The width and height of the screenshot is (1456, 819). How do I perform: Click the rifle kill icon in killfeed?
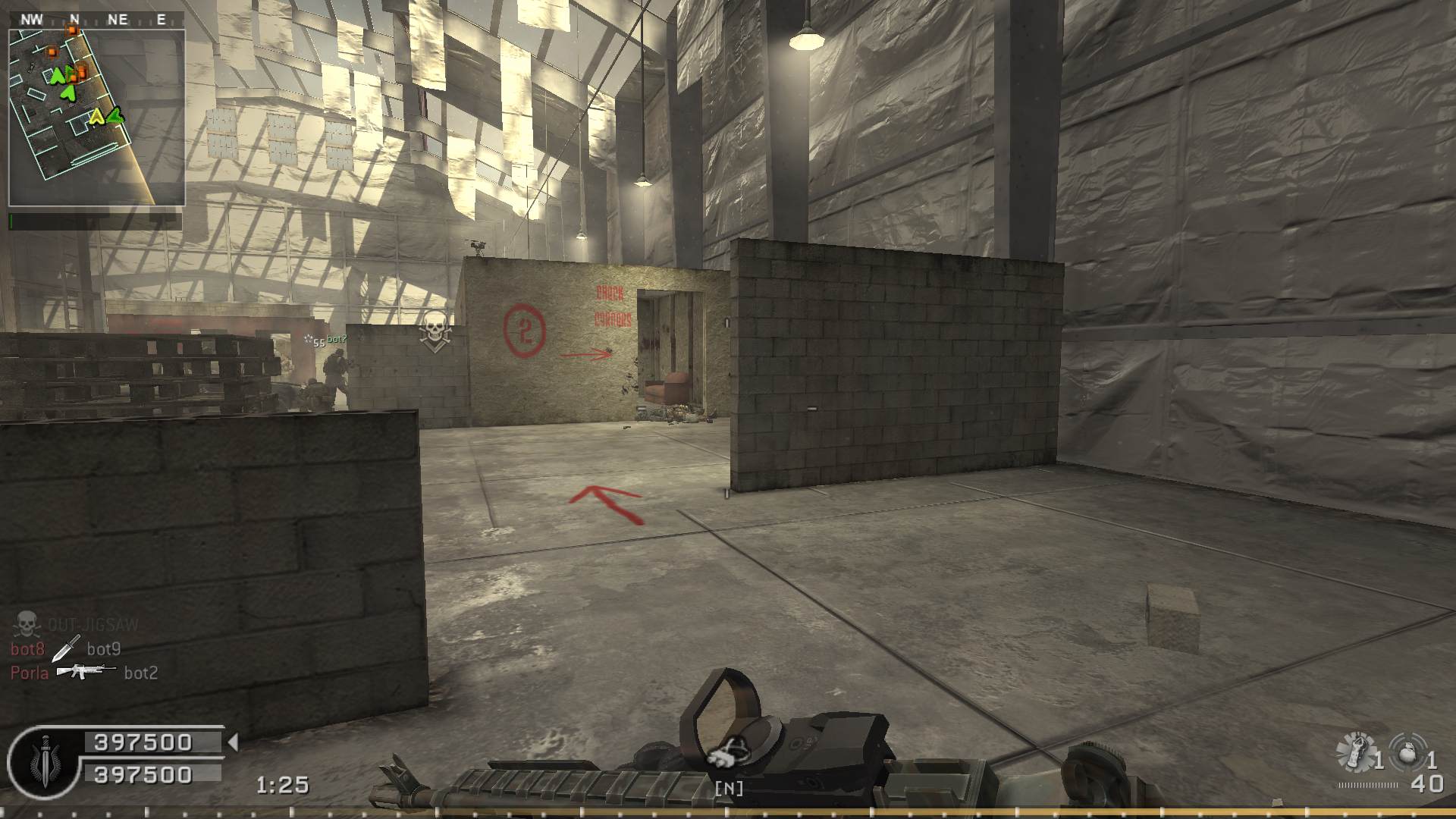tap(86, 672)
